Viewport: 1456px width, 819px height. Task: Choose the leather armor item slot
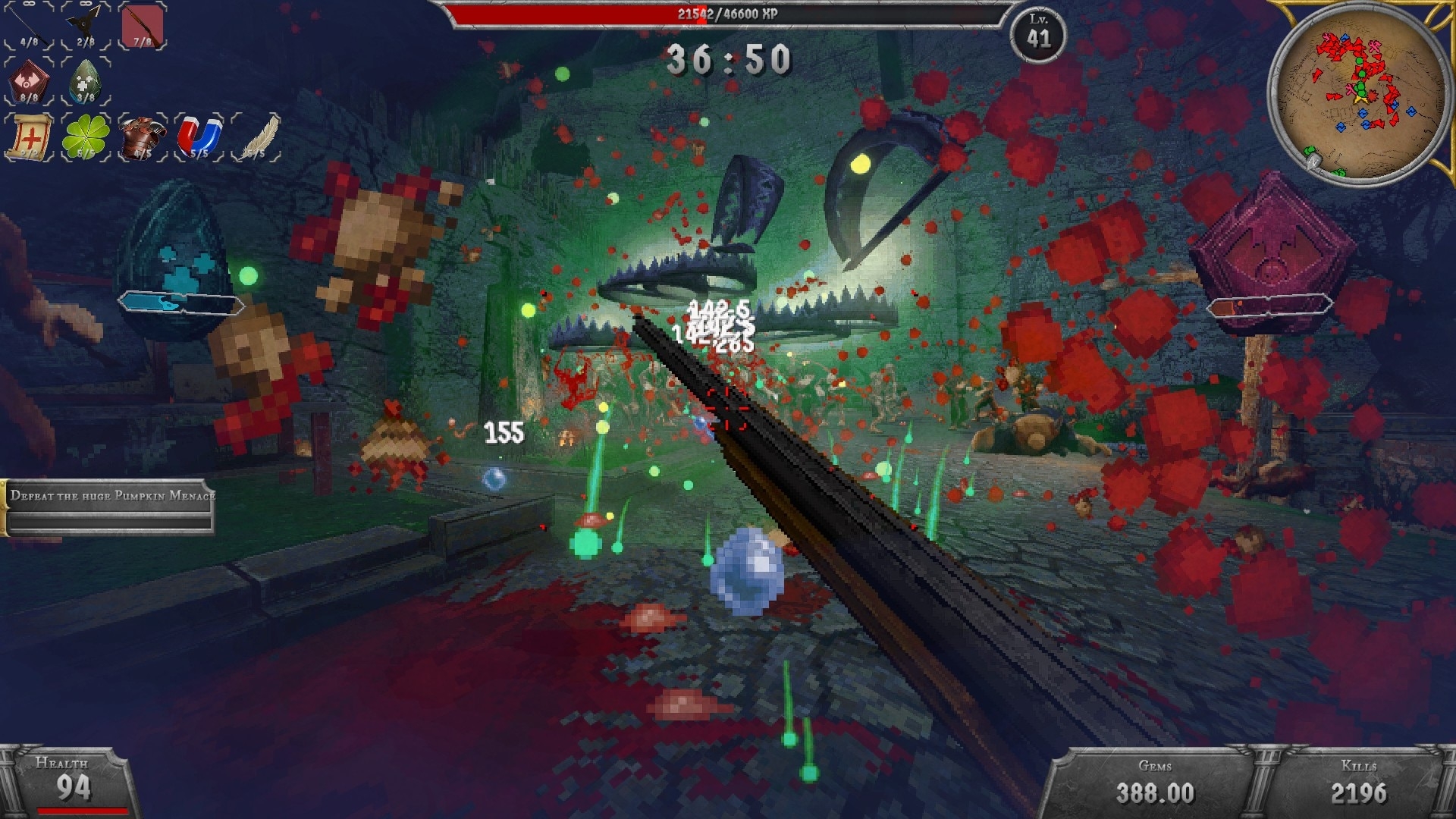[143, 137]
